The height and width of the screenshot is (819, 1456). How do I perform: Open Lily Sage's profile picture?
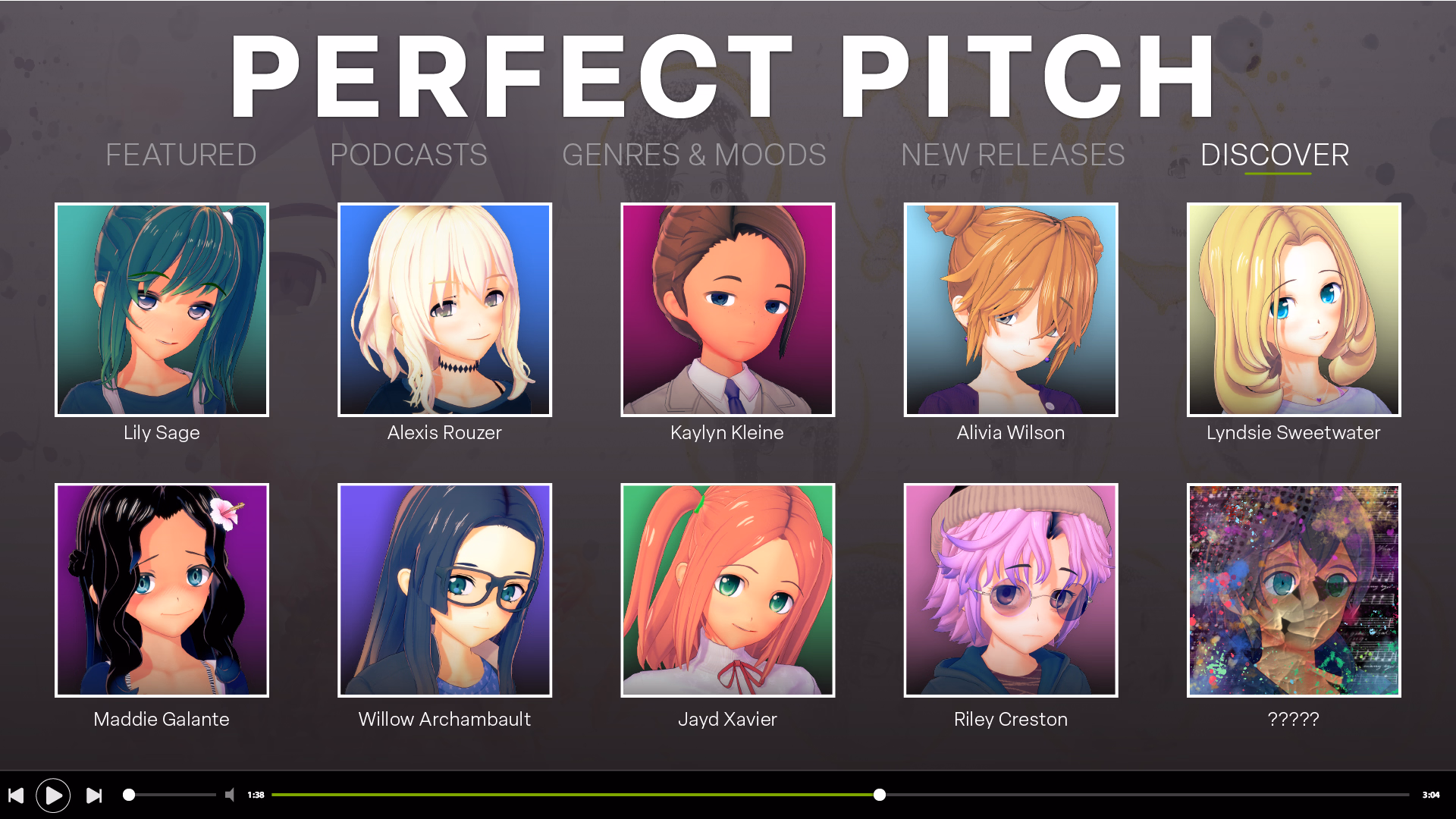pos(161,309)
